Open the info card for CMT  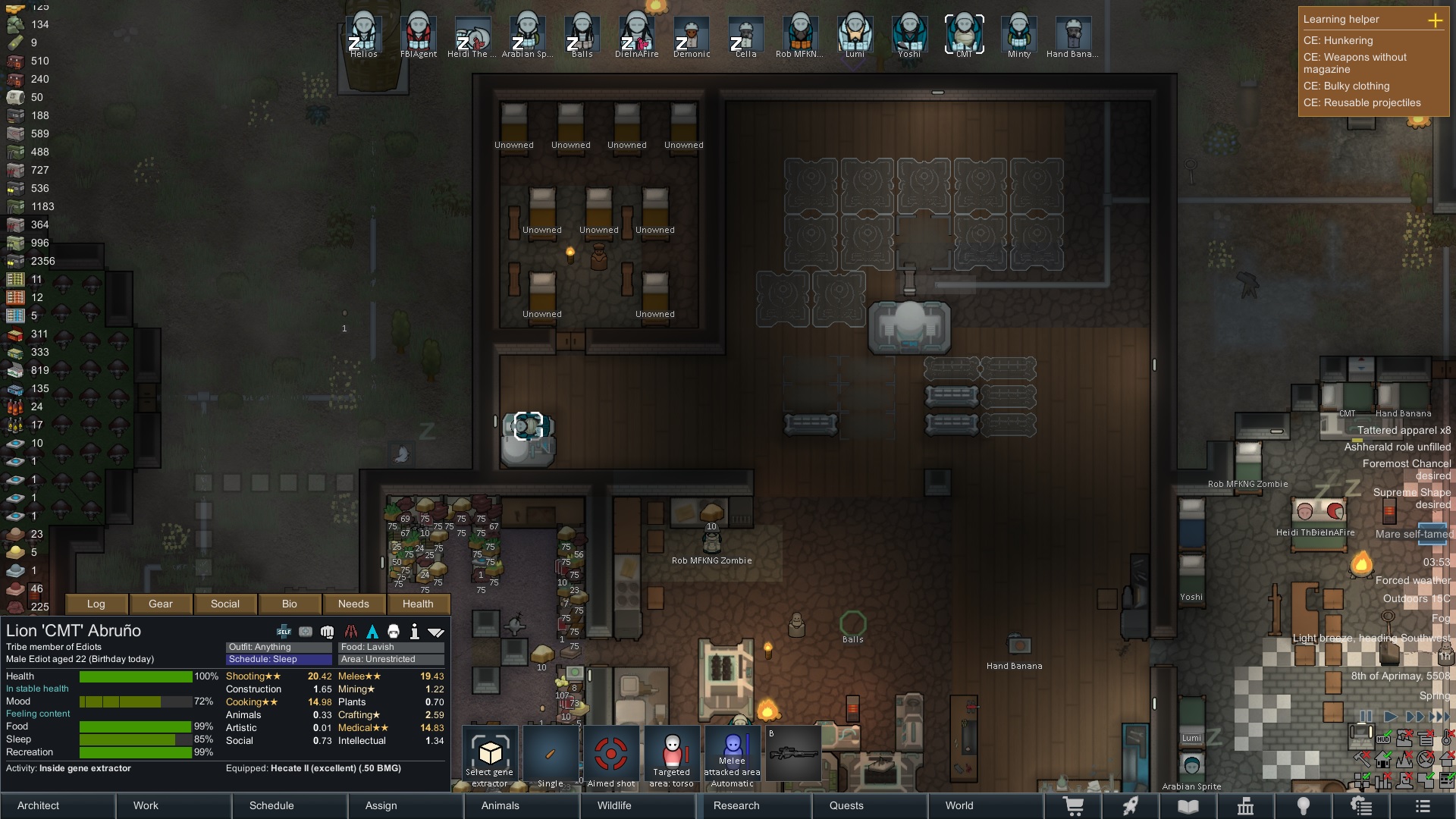pos(415,631)
